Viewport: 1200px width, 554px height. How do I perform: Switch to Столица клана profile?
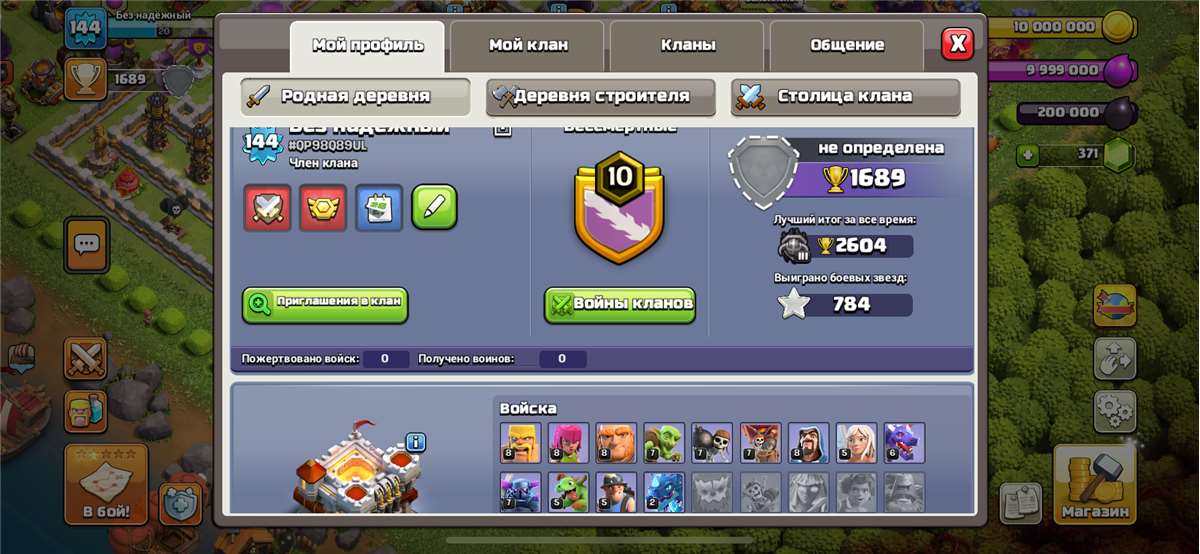tap(845, 97)
